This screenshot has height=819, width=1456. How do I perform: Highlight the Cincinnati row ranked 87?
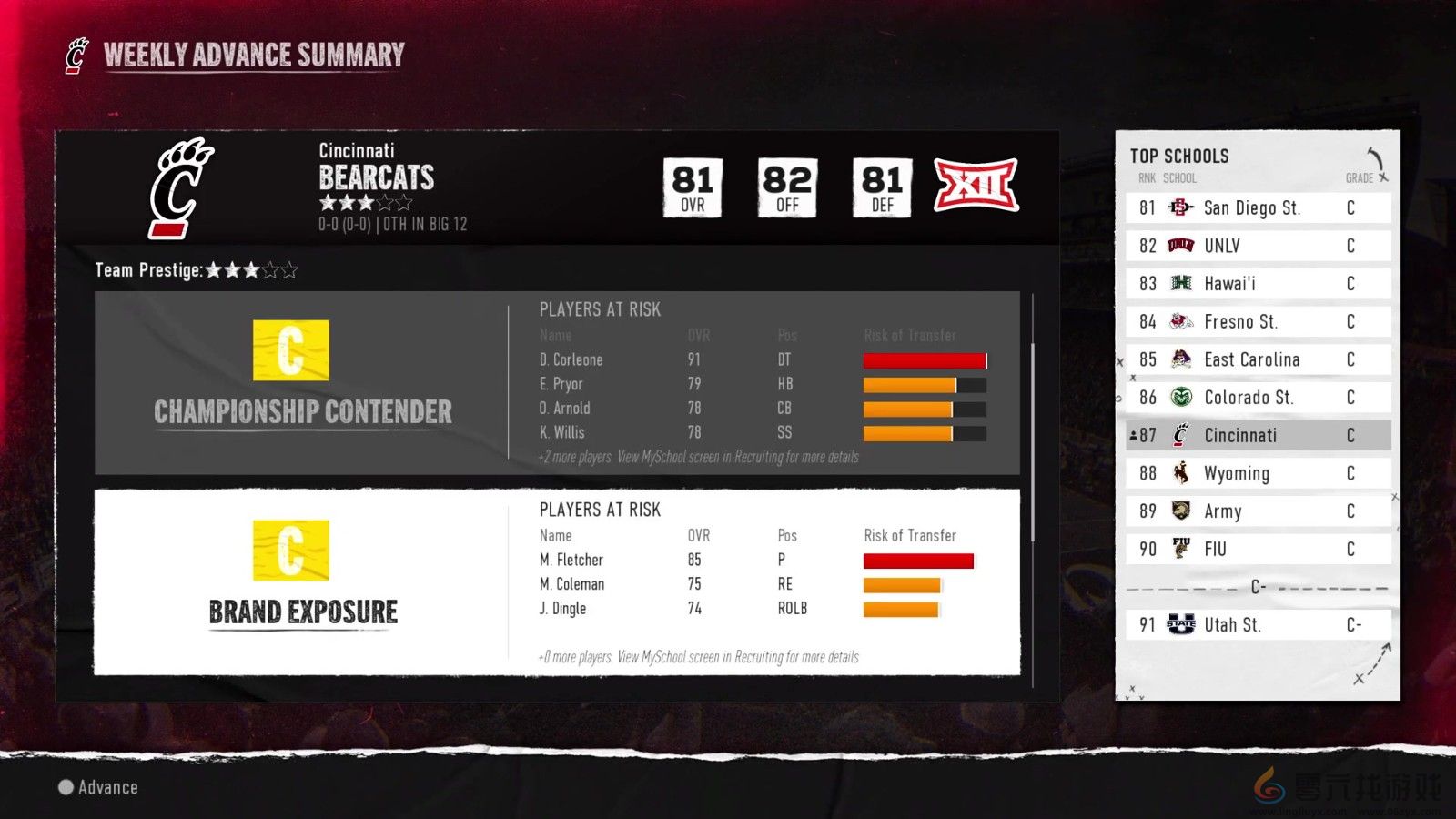tap(1258, 435)
